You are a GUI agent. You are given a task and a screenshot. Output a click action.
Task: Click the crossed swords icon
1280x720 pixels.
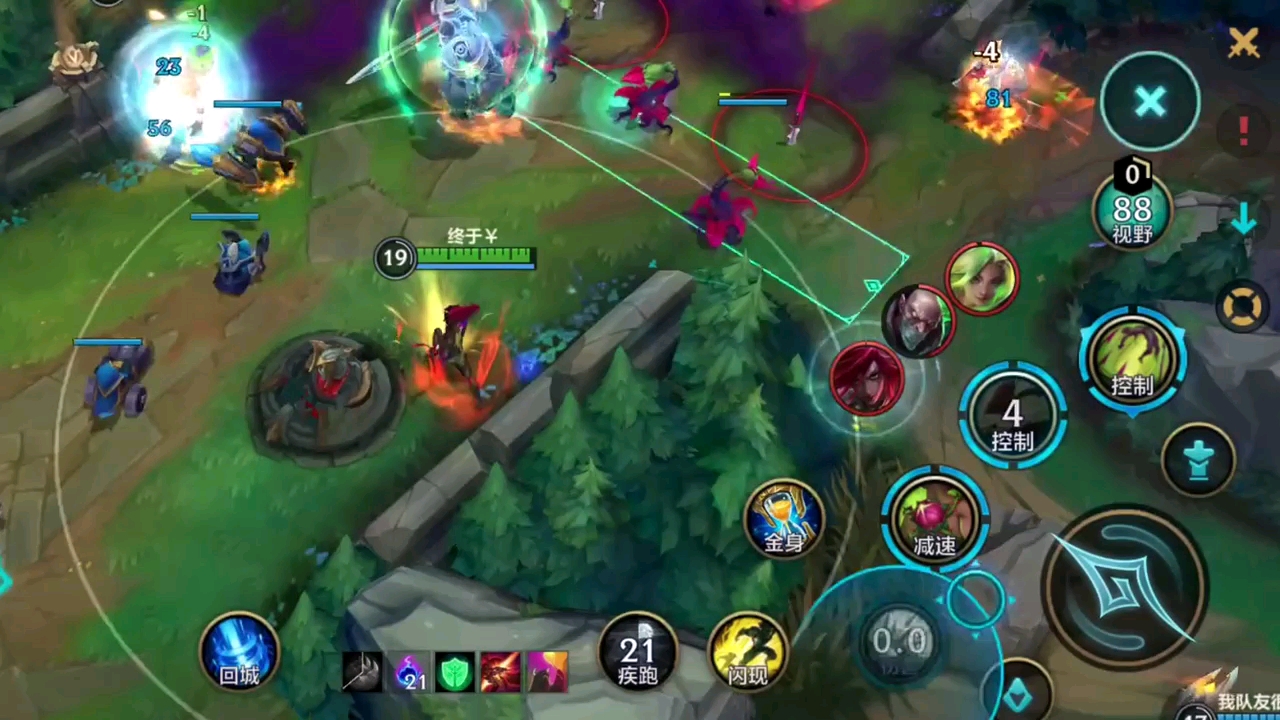[x=1243, y=42]
